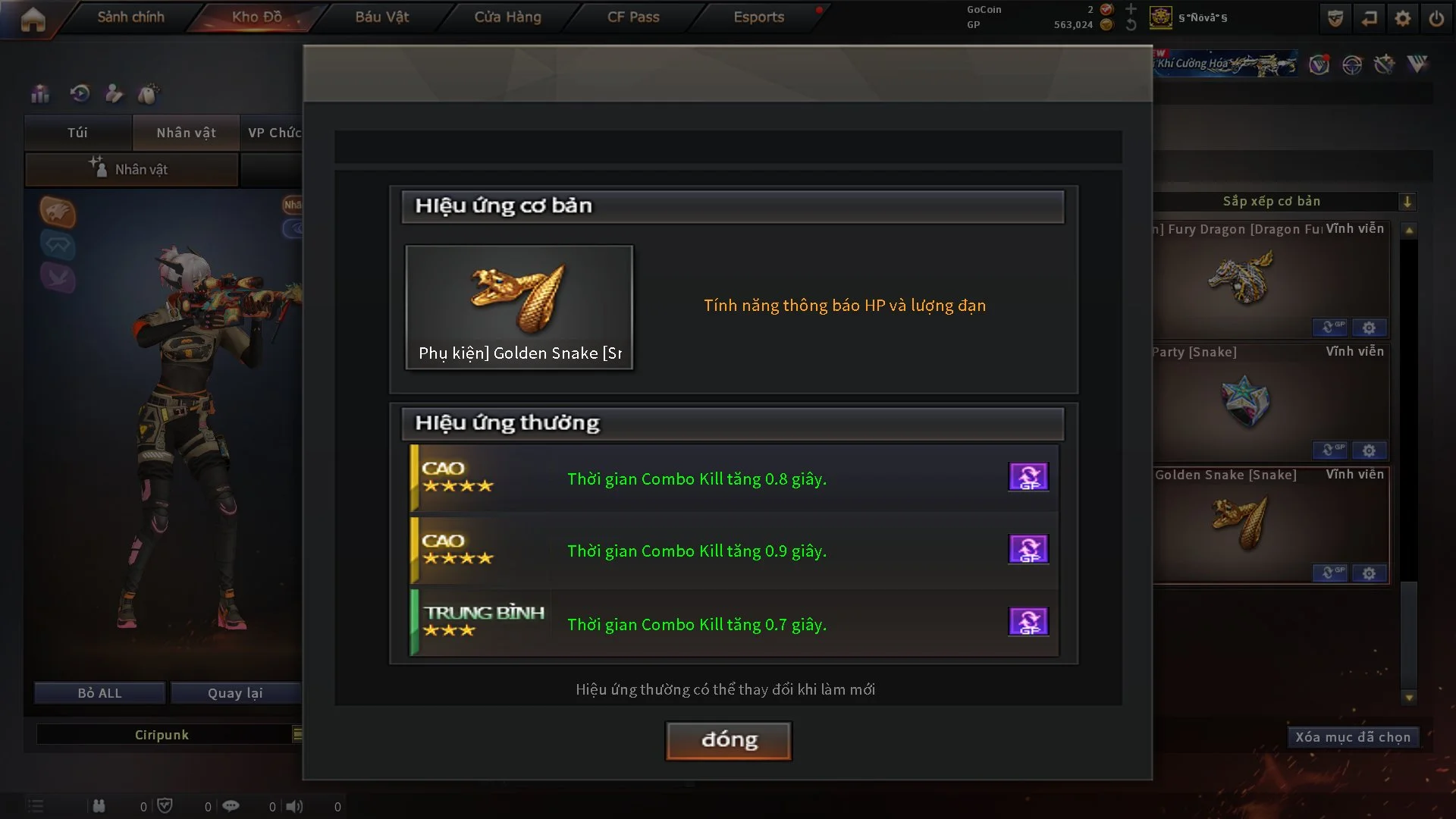Open the settings gear in top bar
Viewport: 1456px width, 819px height.
1402,18
